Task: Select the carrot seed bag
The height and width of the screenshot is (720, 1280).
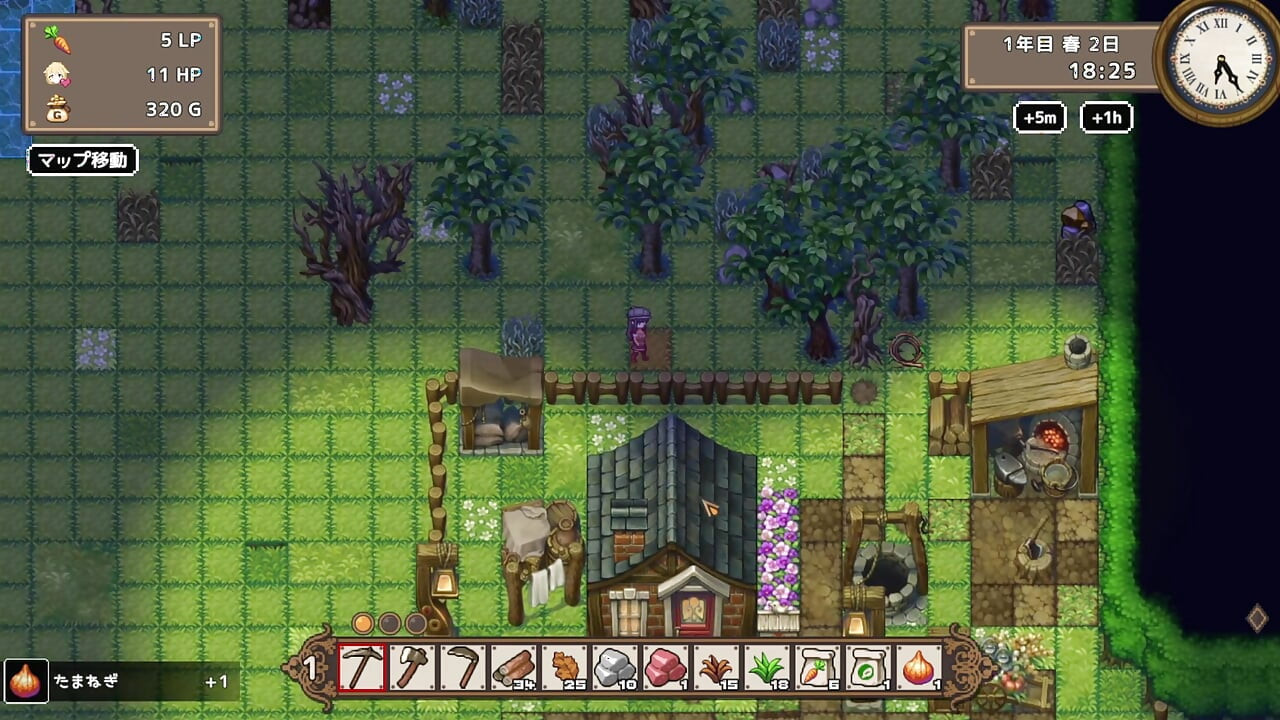Action: (818, 667)
